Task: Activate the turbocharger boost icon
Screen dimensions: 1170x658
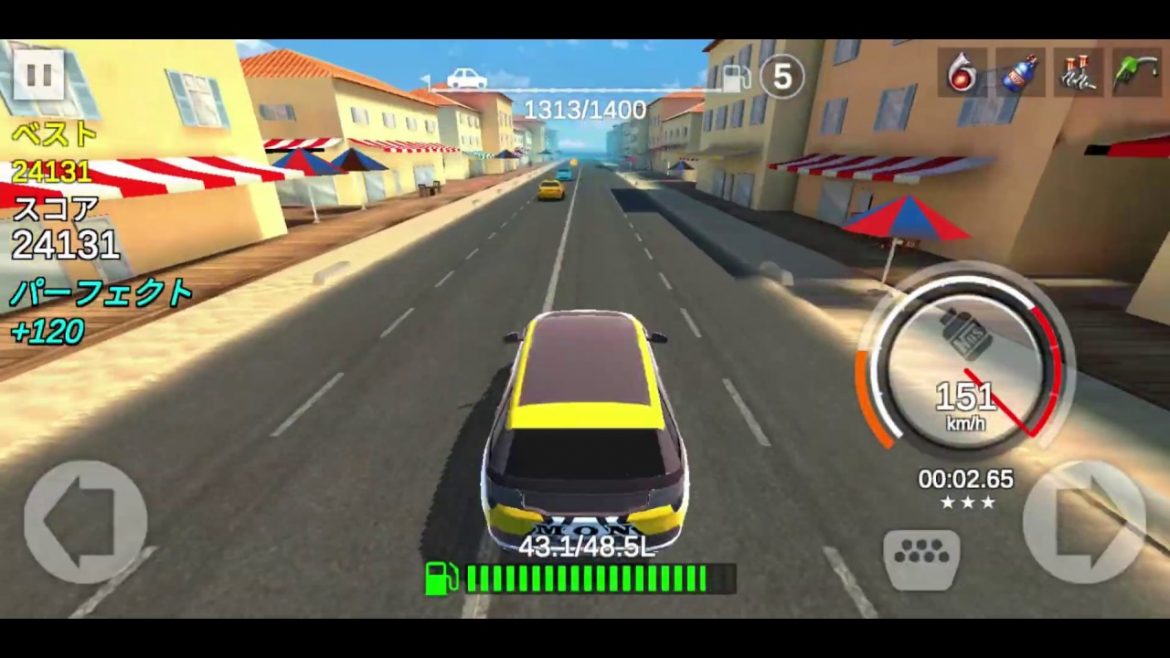Action: tap(962, 73)
